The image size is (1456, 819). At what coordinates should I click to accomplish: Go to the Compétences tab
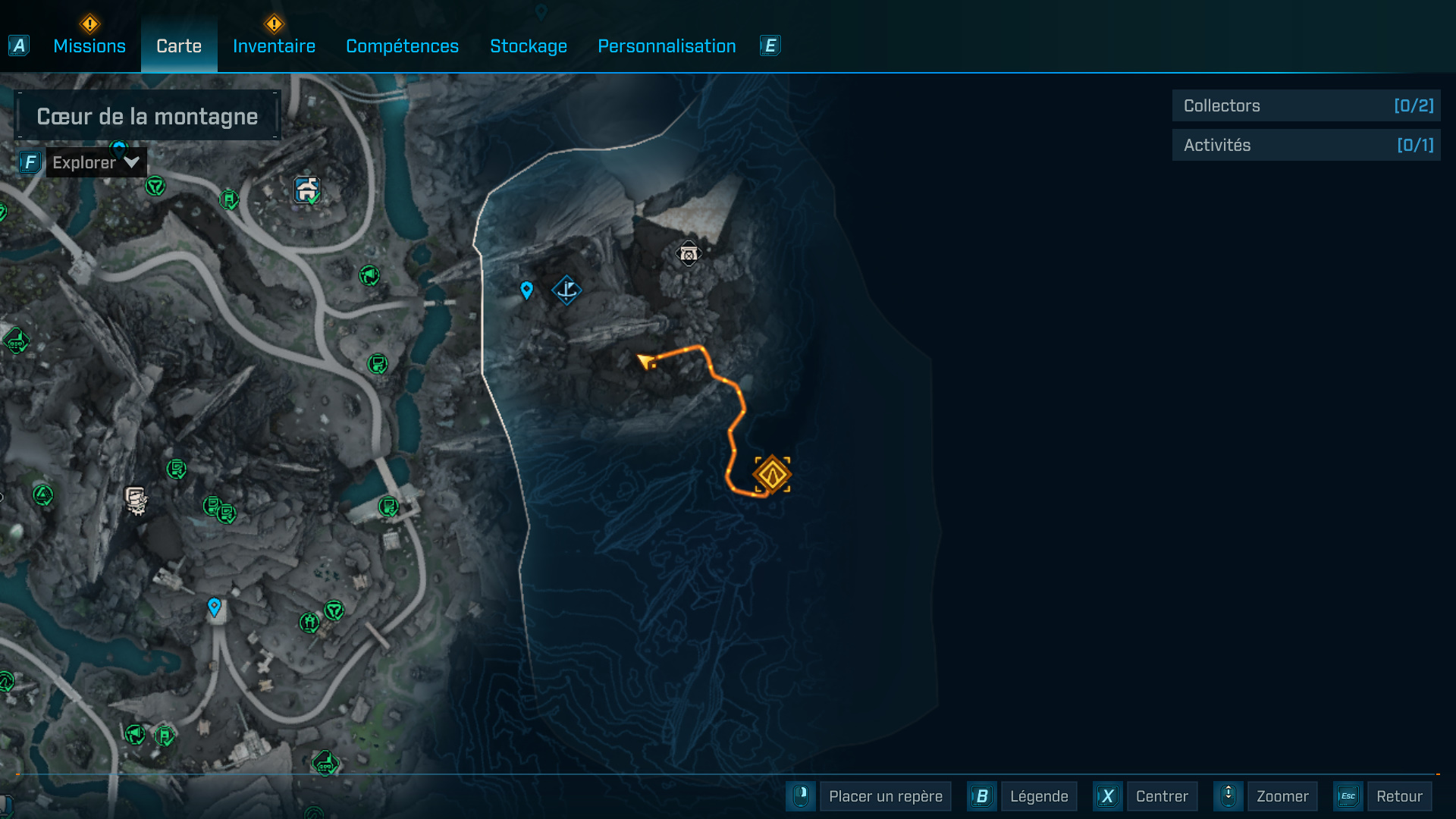coord(402,46)
